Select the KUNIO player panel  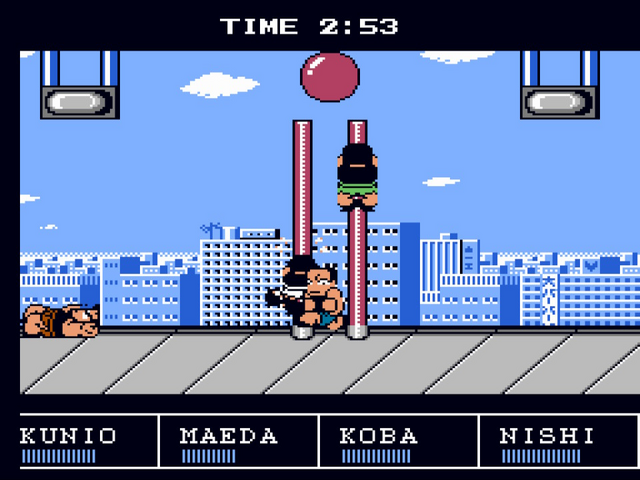pos(80,443)
